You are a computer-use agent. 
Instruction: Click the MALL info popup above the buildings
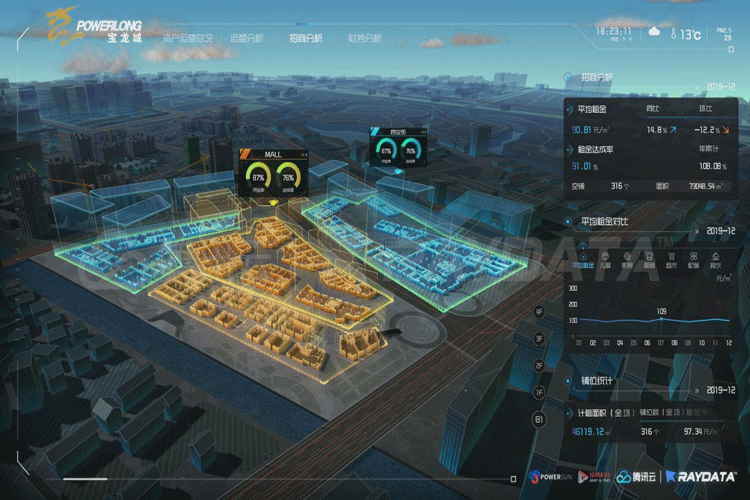click(x=273, y=169)
